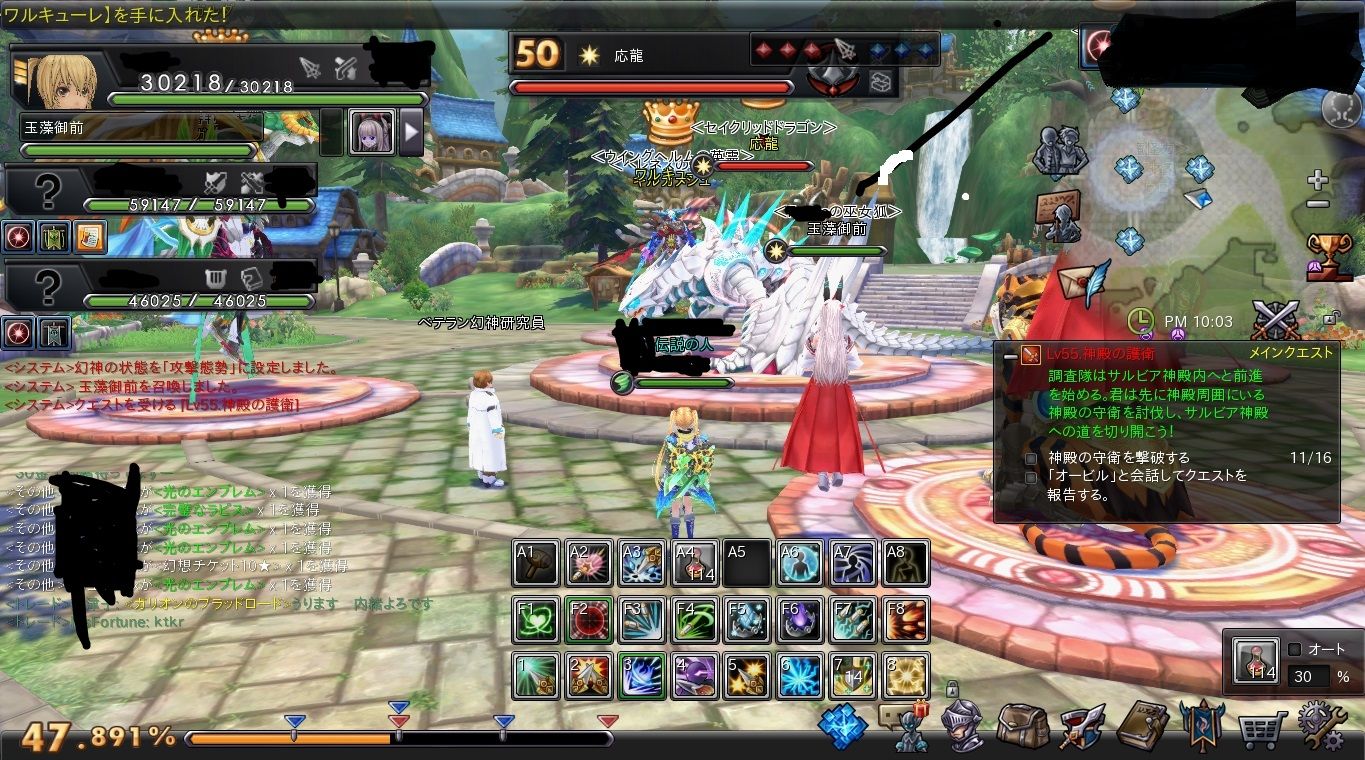Open the brown bag inventory
Screen dimensions: 1365x760
point(1022,726)
